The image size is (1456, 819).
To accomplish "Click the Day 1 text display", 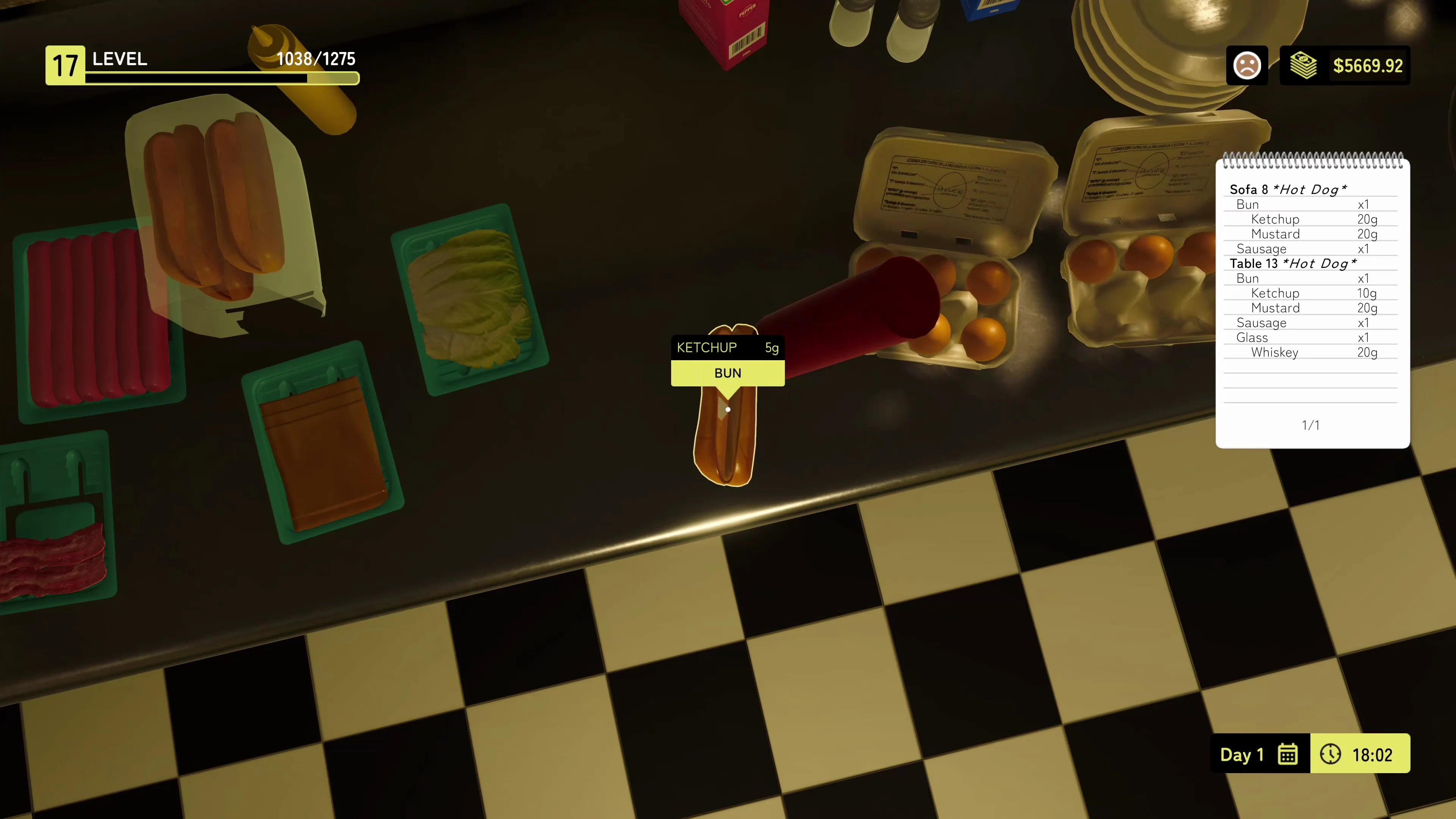I will pos(1242,754).
